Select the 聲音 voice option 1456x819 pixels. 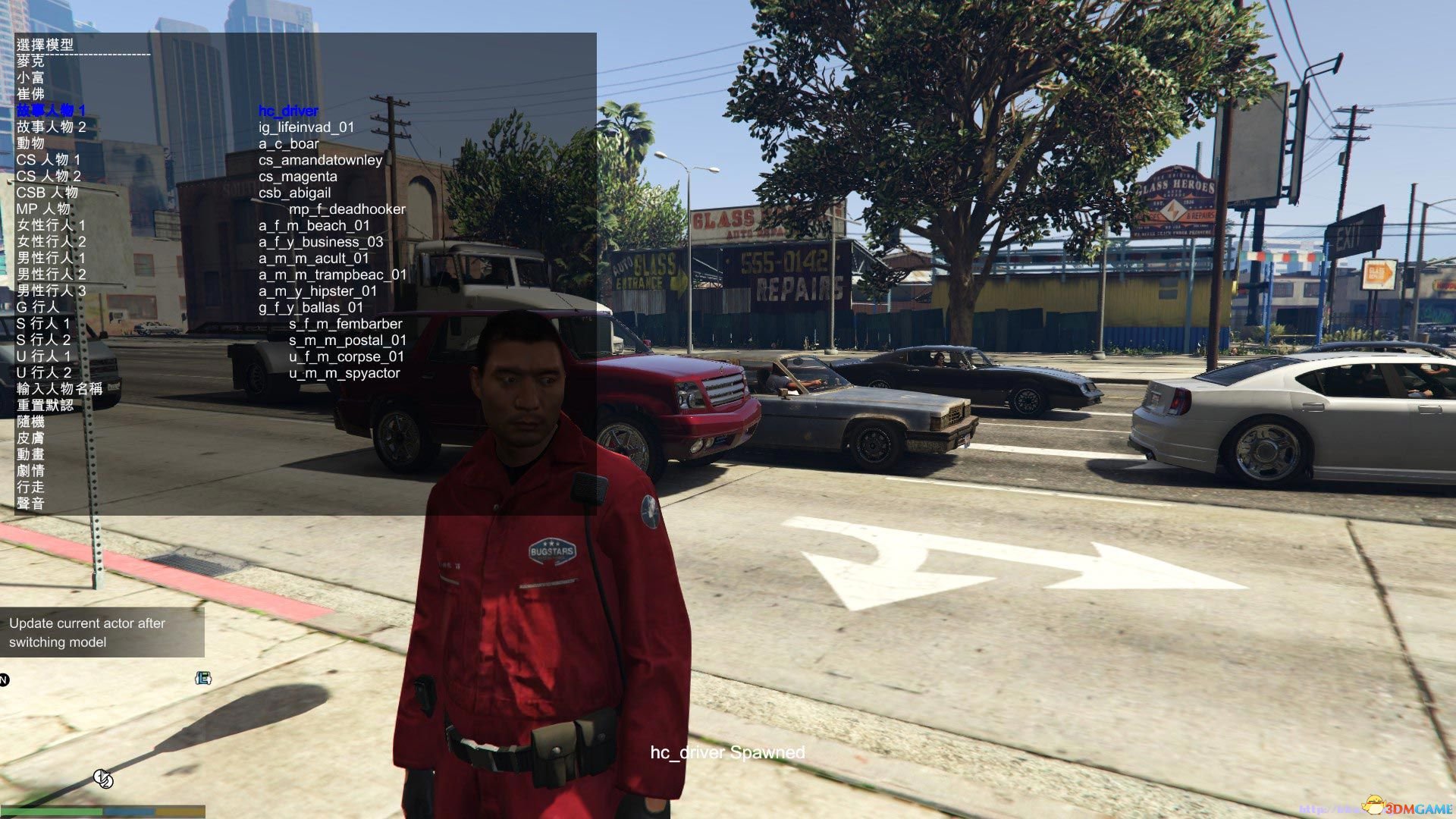pyautogui.click(x=30, y=504)
